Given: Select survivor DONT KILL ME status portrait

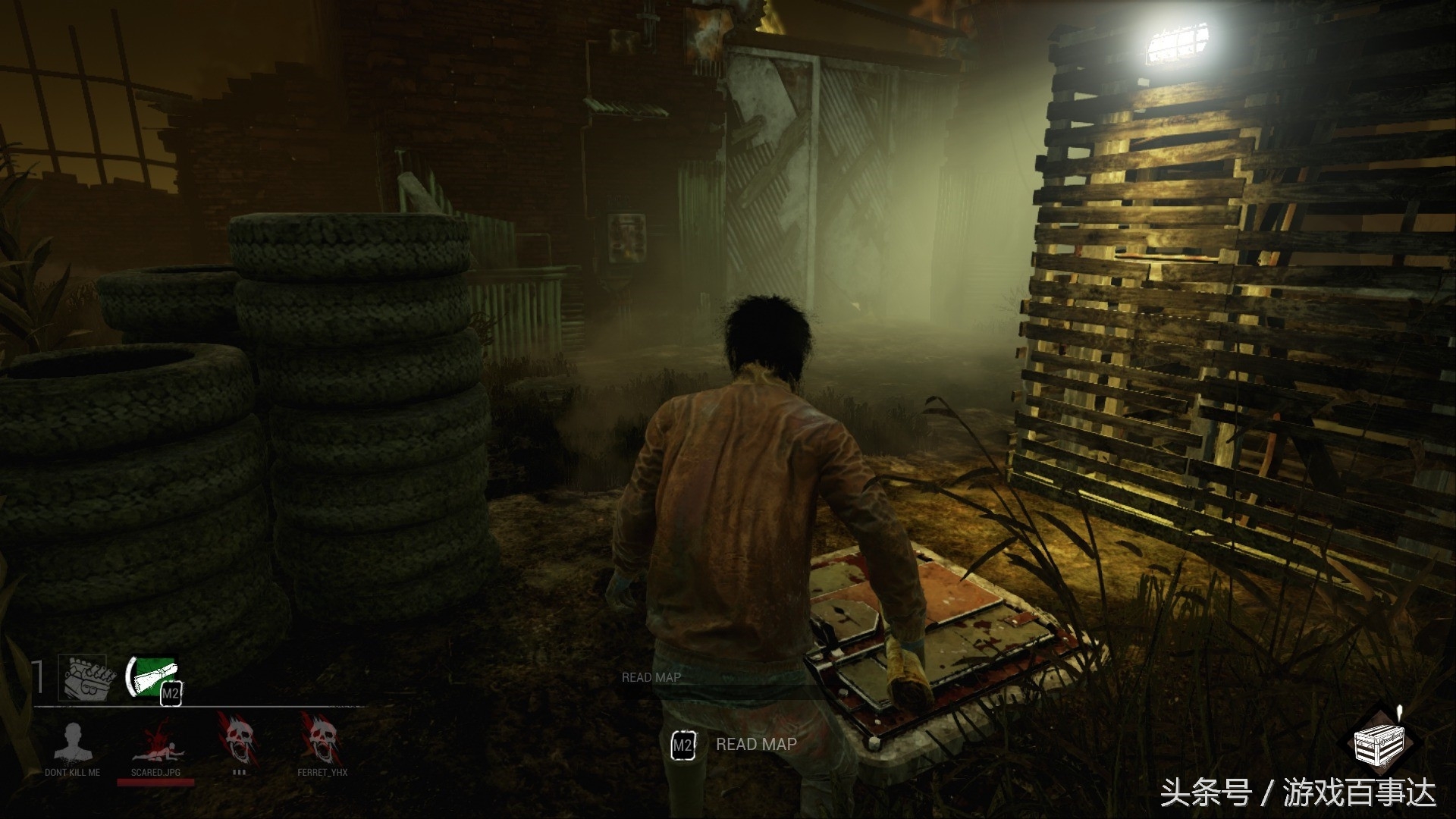Looking at the screenshot, I should pyautogui.click(x=73, y=740).
